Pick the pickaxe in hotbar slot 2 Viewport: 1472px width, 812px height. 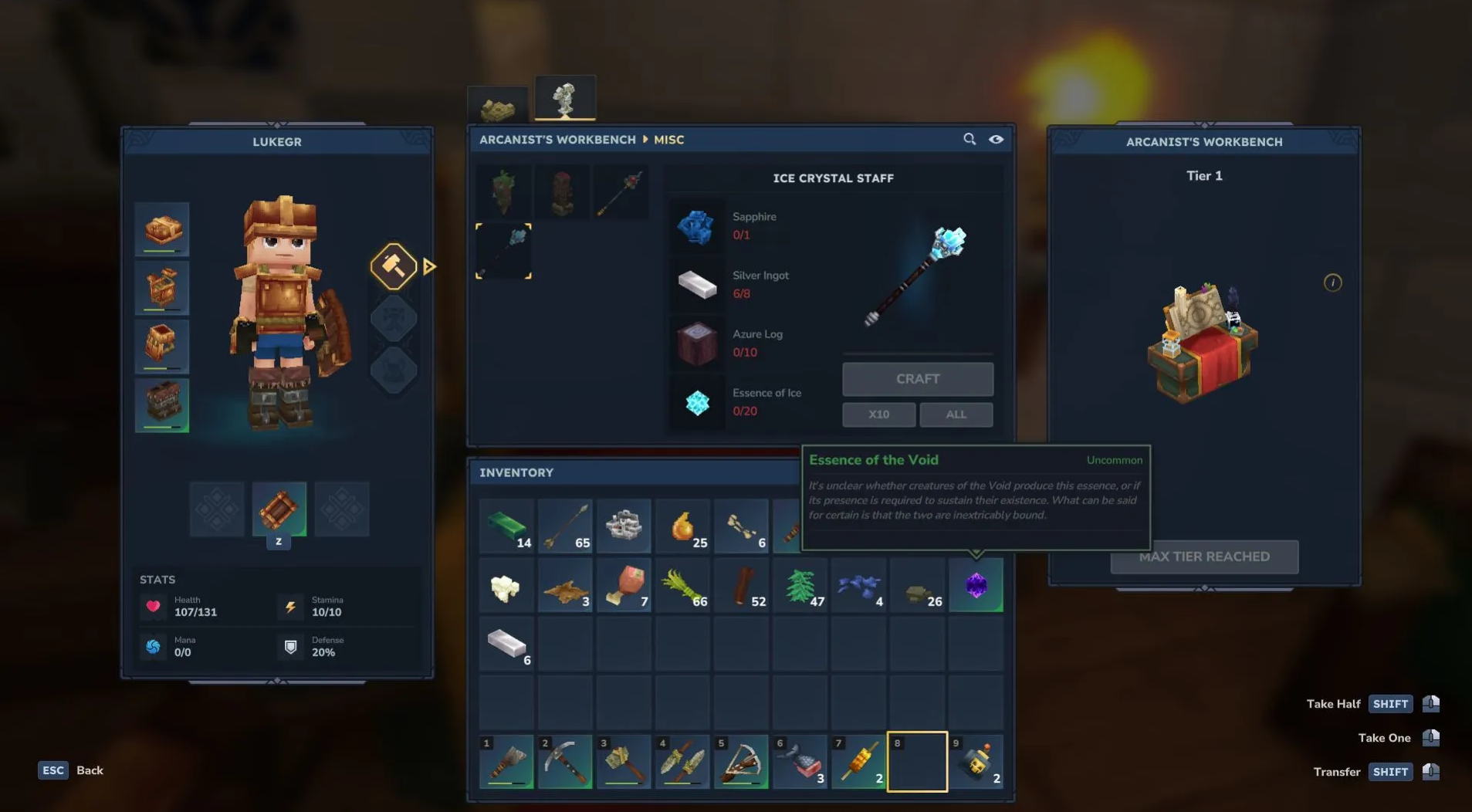tap(565, 762)
